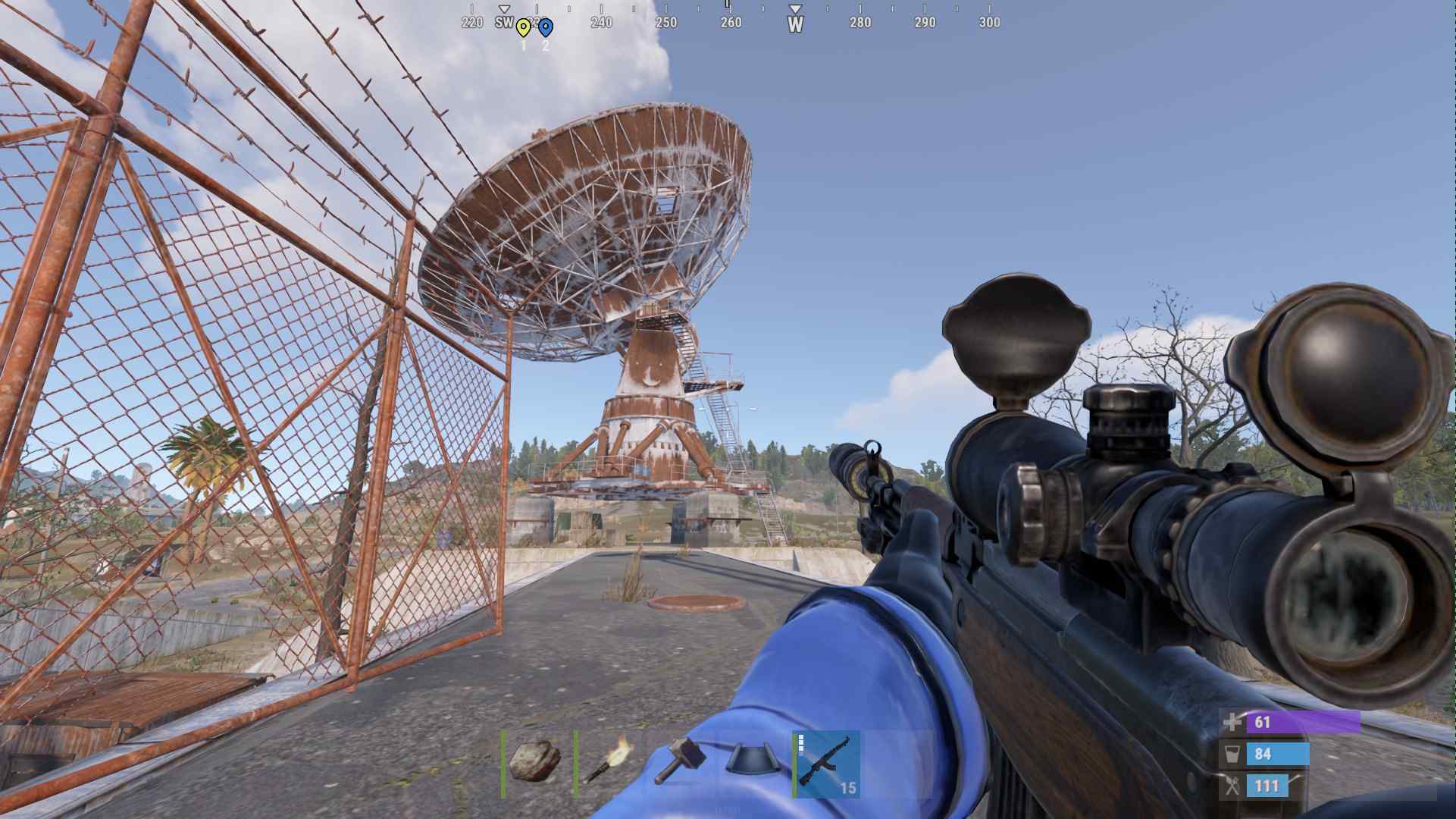Click the green durability bar beside the torch
This screenshot has height=819, width=1456.
(575, 763)
